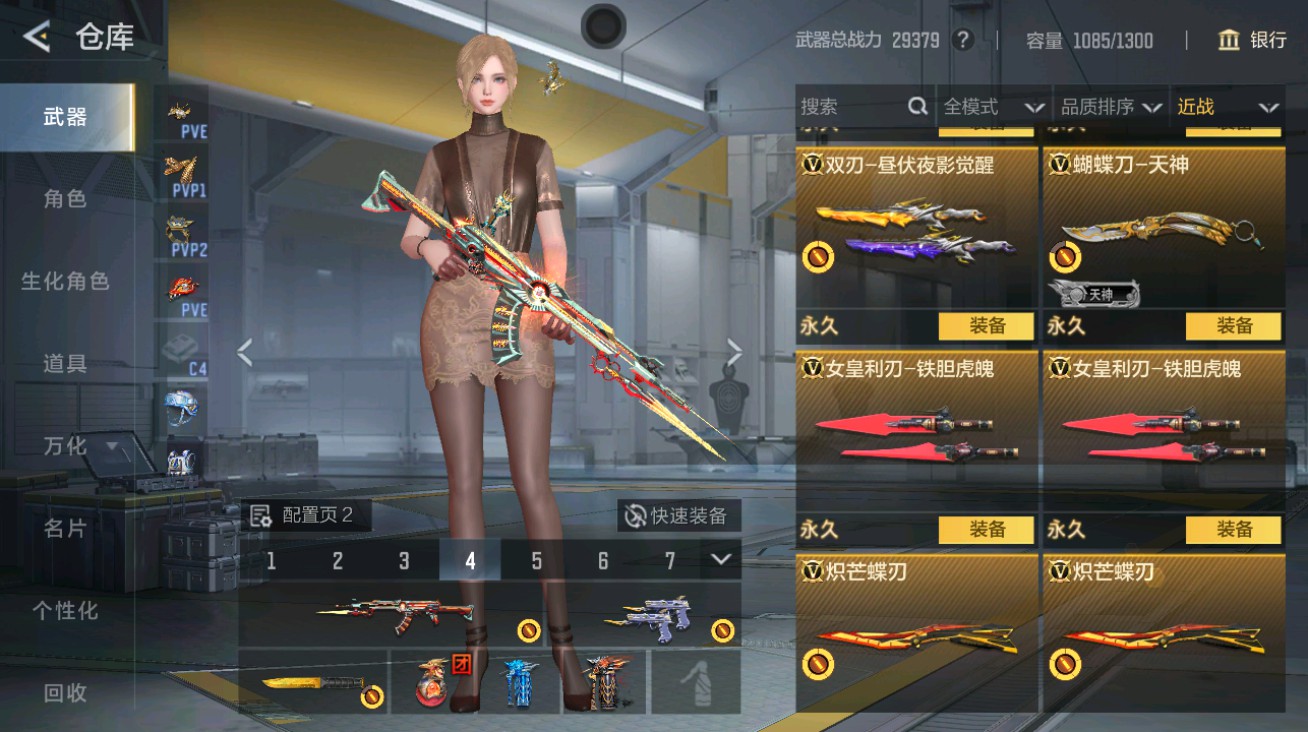Image resolution: width=1308 pixels, height=732 pixels.
Task: Click the question mark beside 武器总战力
Action: point(961,41)
